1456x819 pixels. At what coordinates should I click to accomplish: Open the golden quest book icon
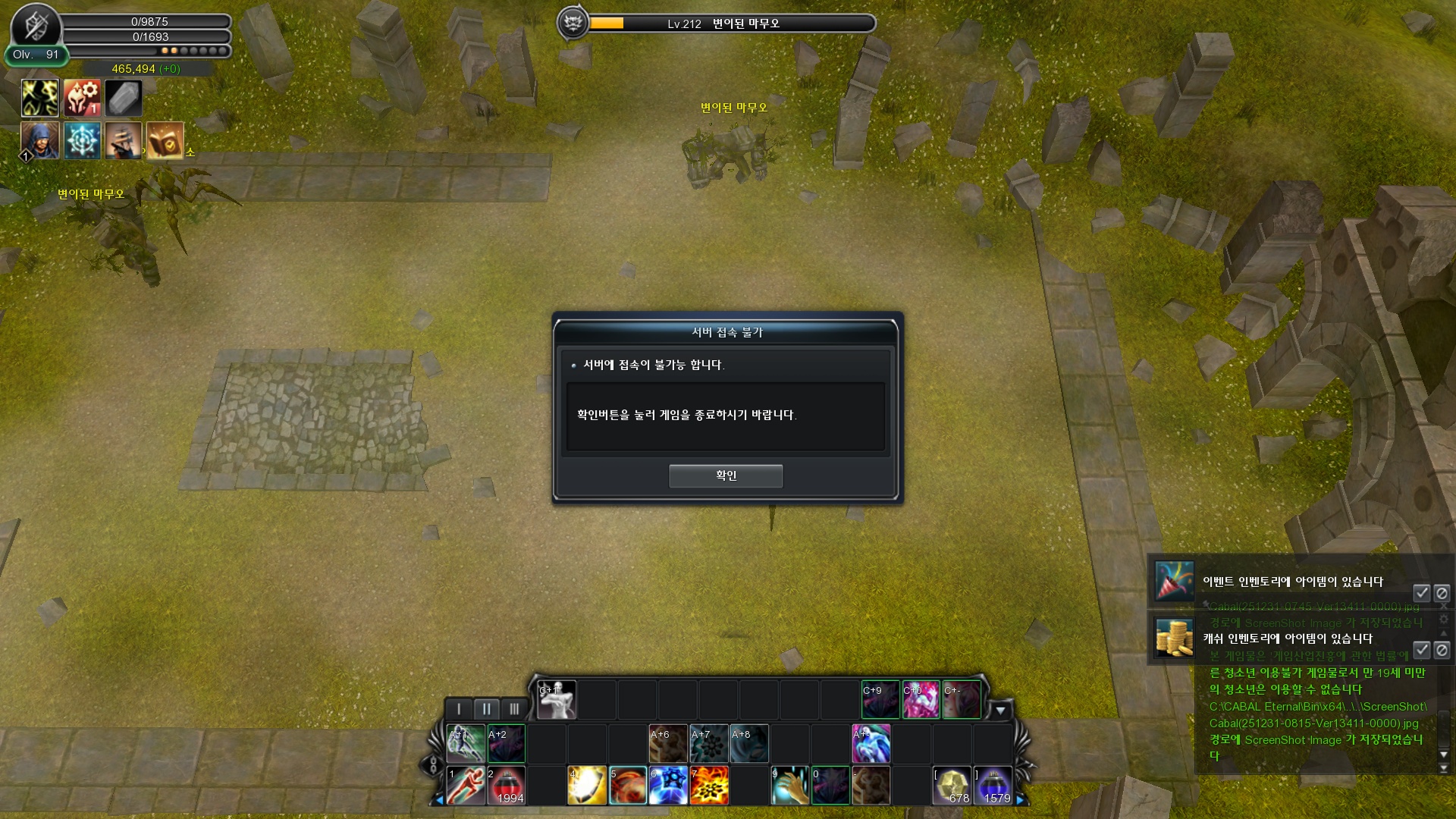165,140
